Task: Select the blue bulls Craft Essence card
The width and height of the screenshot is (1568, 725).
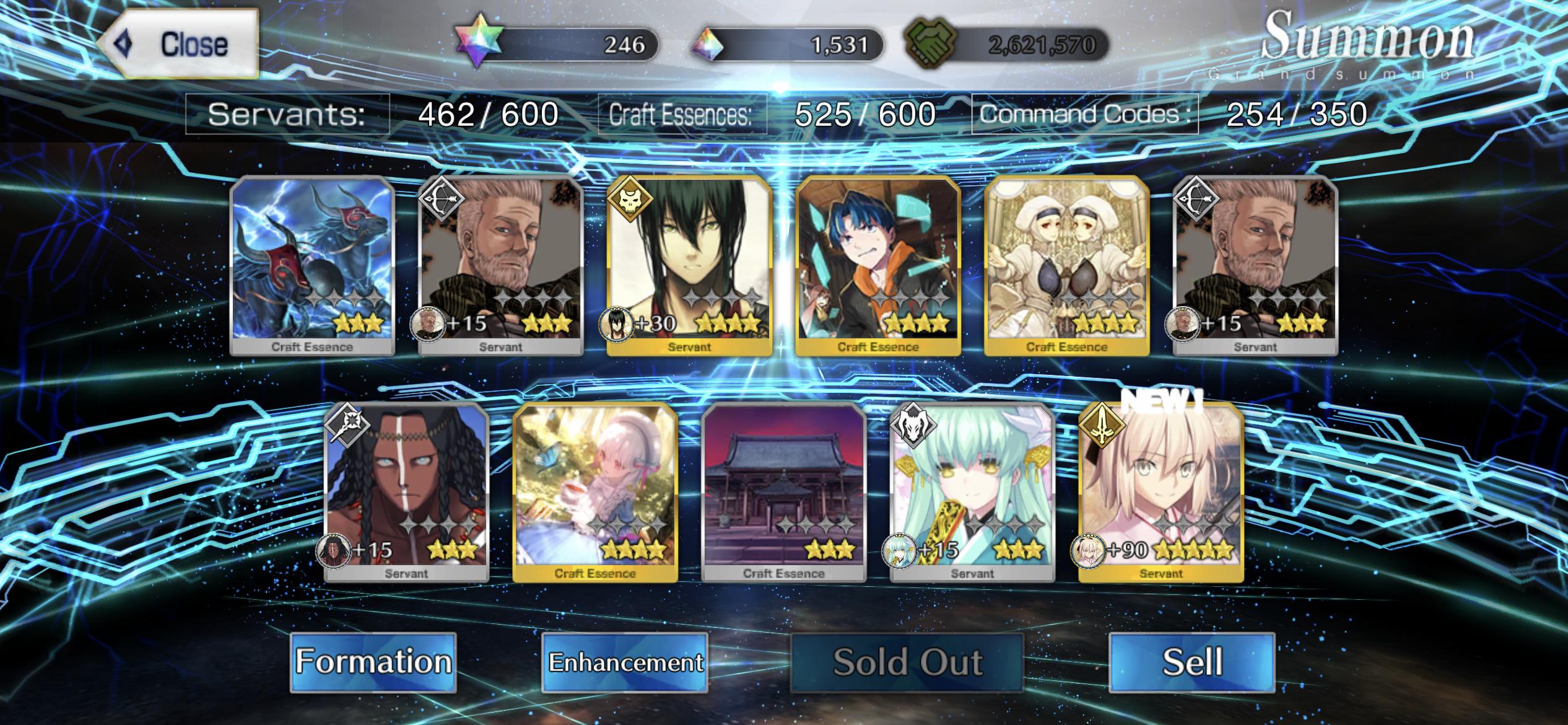Action: coord(312,265)
